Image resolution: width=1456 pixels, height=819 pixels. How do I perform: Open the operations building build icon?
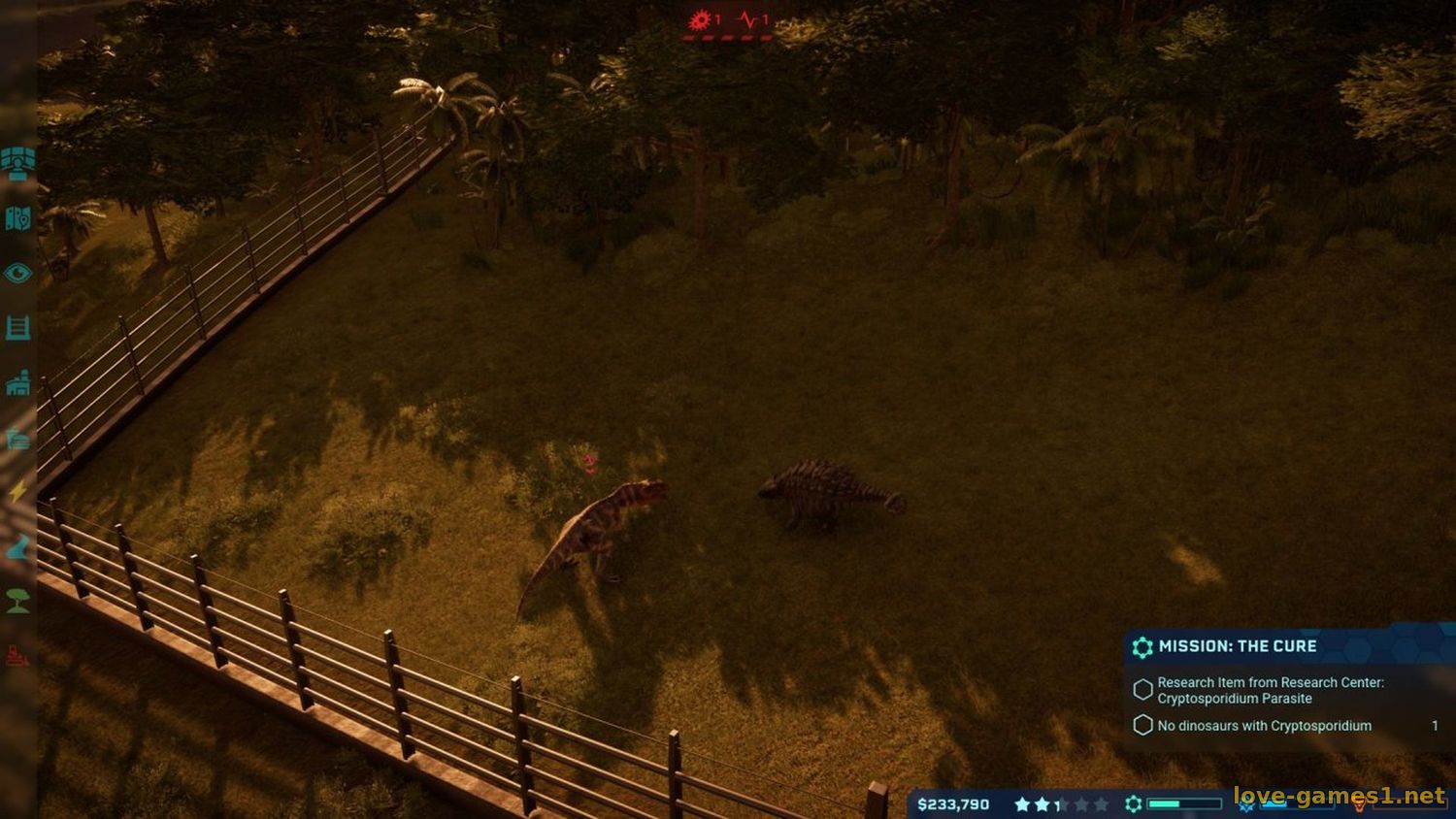[17, 384]
